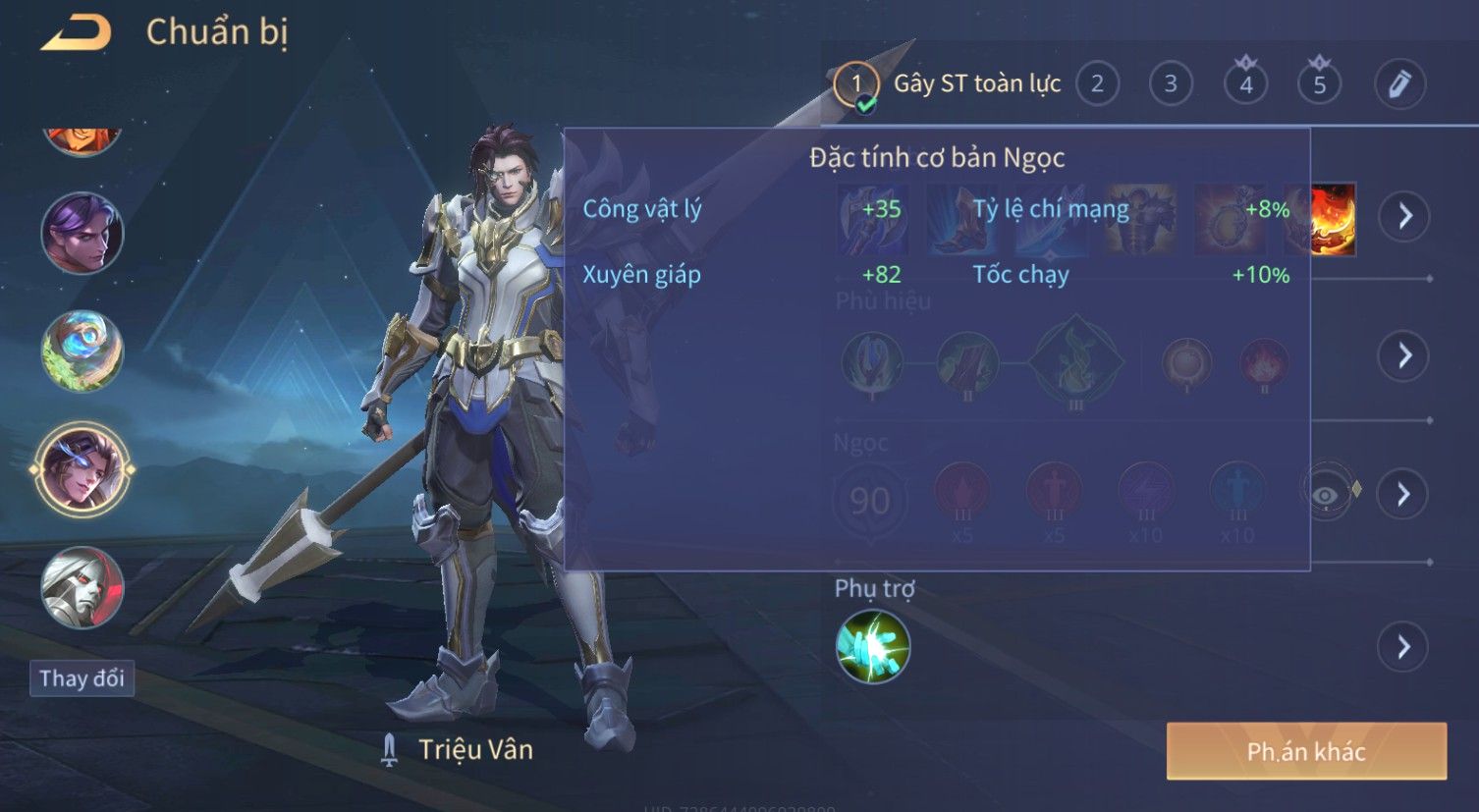
Task: Select the Phụ trợ support skill icon
Action: pyautogui.click(x=872, y=647)
